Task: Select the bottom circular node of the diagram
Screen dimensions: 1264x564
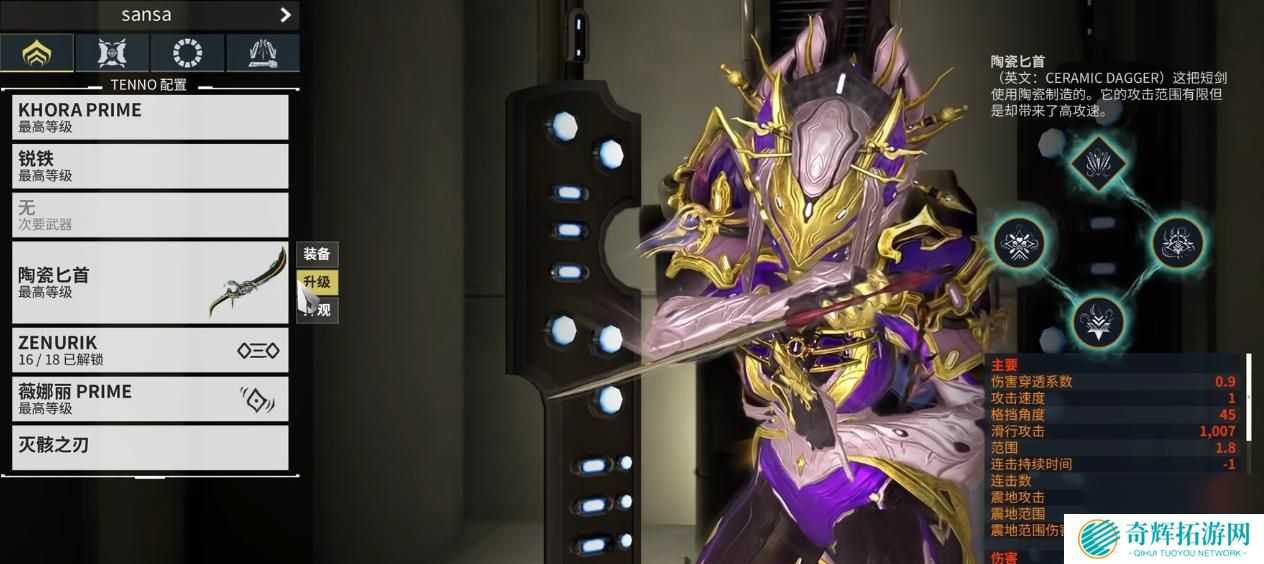Action: click(1098, 322)
